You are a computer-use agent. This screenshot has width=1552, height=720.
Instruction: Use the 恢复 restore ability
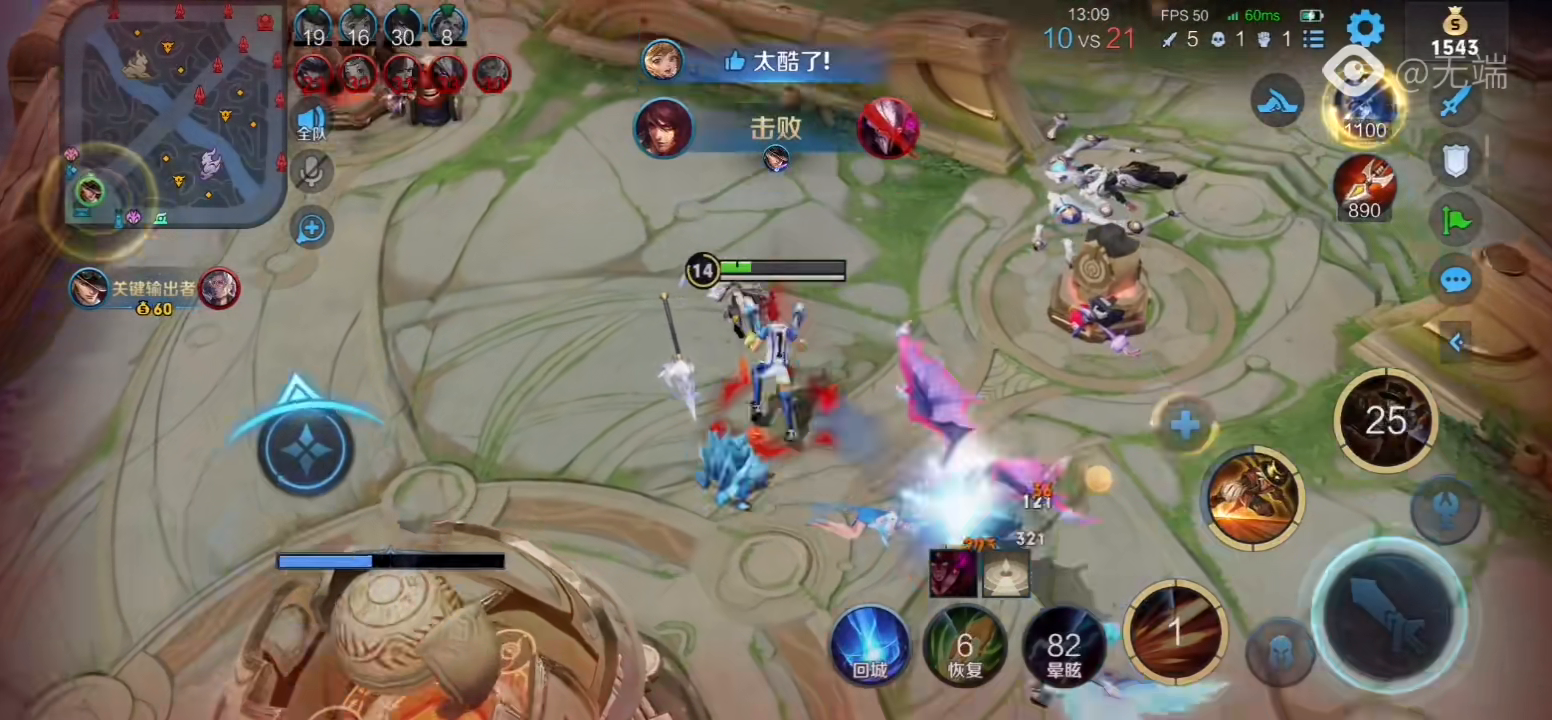pos(964,645)
